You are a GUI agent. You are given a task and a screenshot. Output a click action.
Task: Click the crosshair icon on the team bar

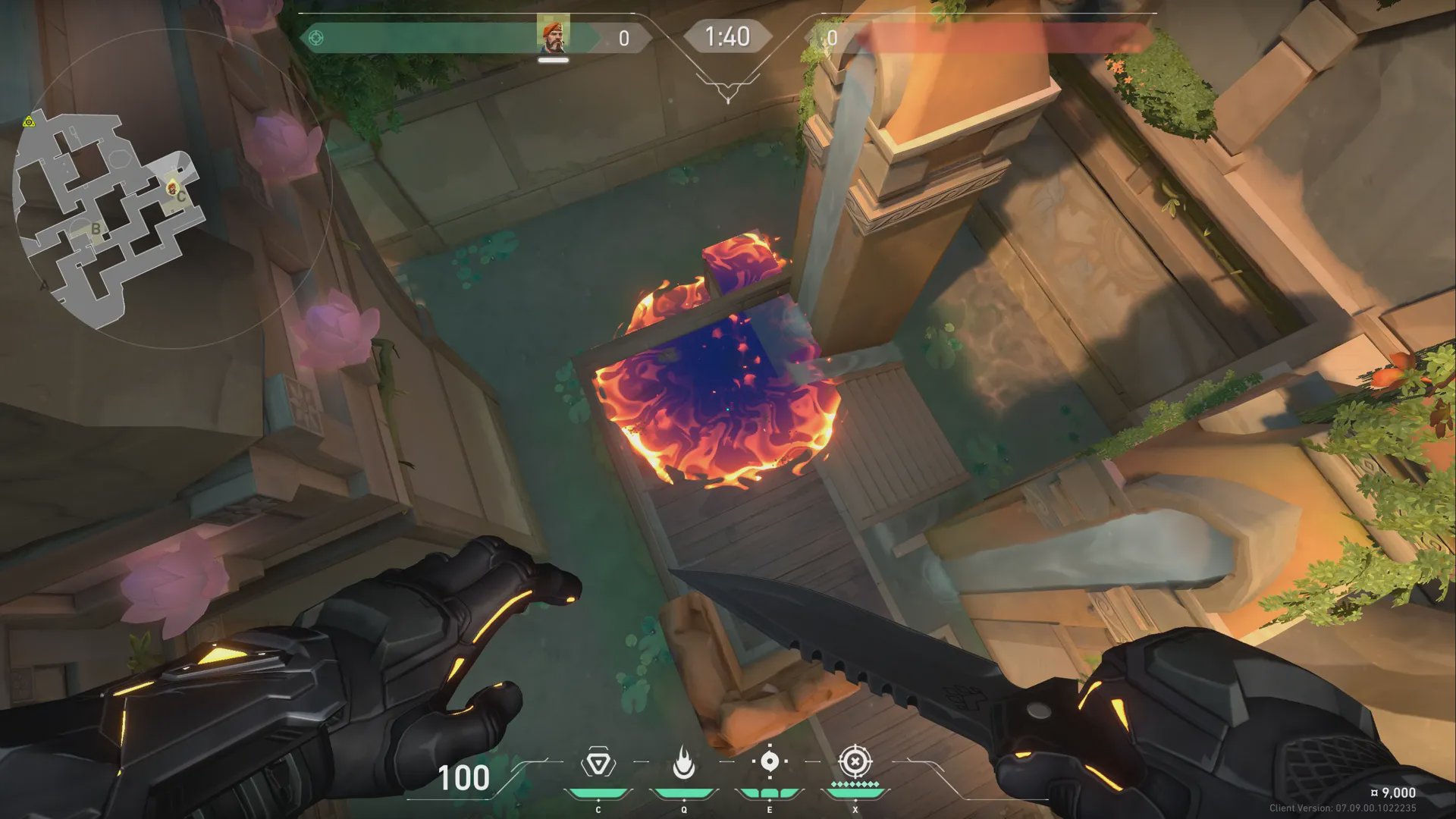316,37
